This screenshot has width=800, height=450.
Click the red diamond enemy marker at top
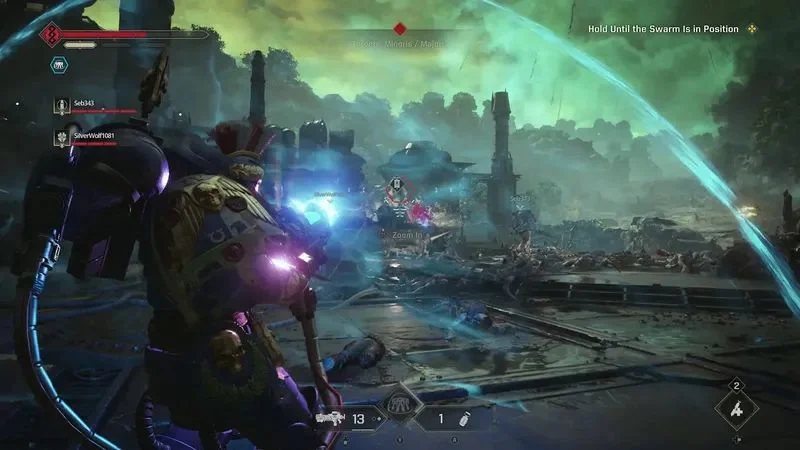(400, 29)
